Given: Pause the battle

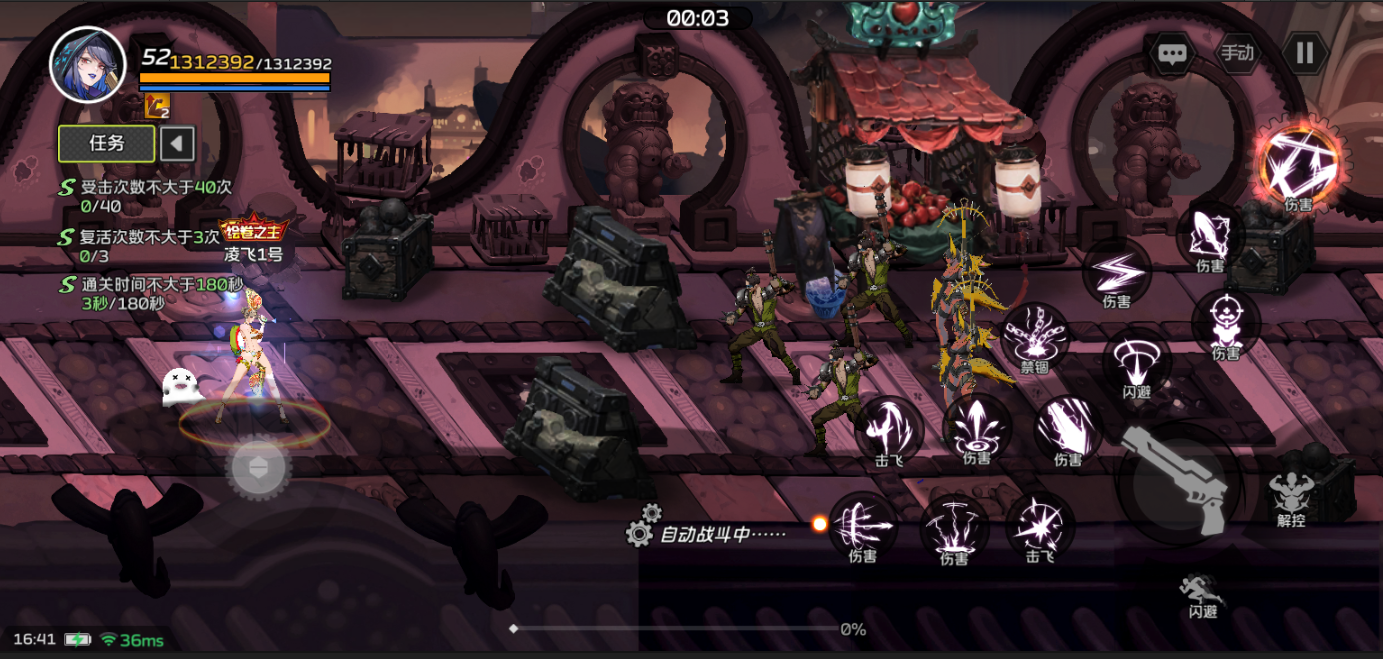Looking at the screenshot, I should pos(1305,53).
